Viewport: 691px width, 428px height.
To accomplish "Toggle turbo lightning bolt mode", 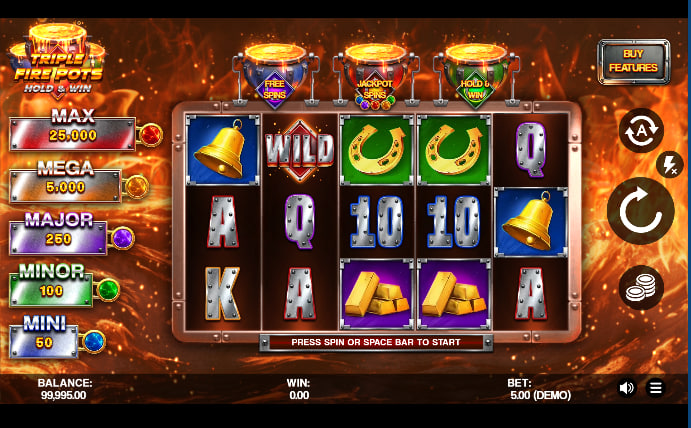I will point(669,164).
